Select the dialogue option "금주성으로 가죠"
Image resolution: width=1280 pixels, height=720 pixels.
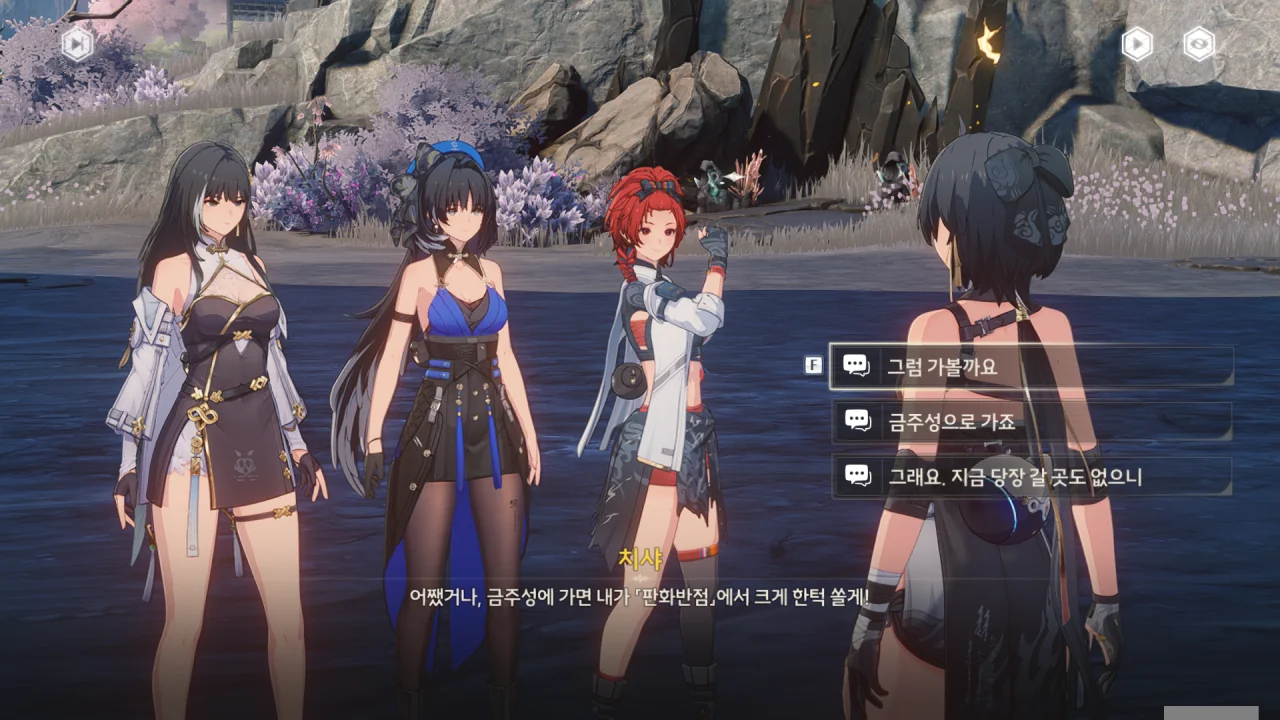click(1030, 421)
